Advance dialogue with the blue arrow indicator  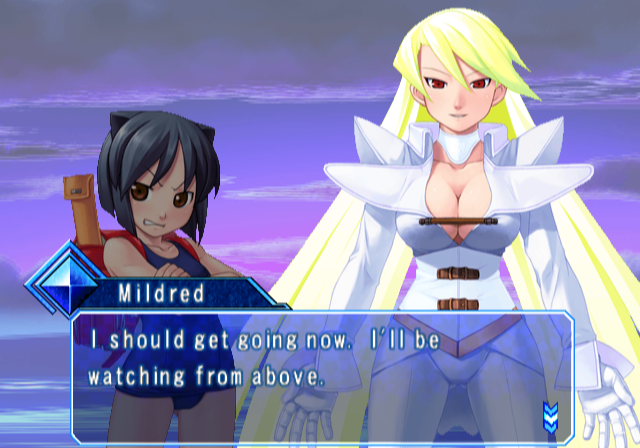[x=549, y=414]
